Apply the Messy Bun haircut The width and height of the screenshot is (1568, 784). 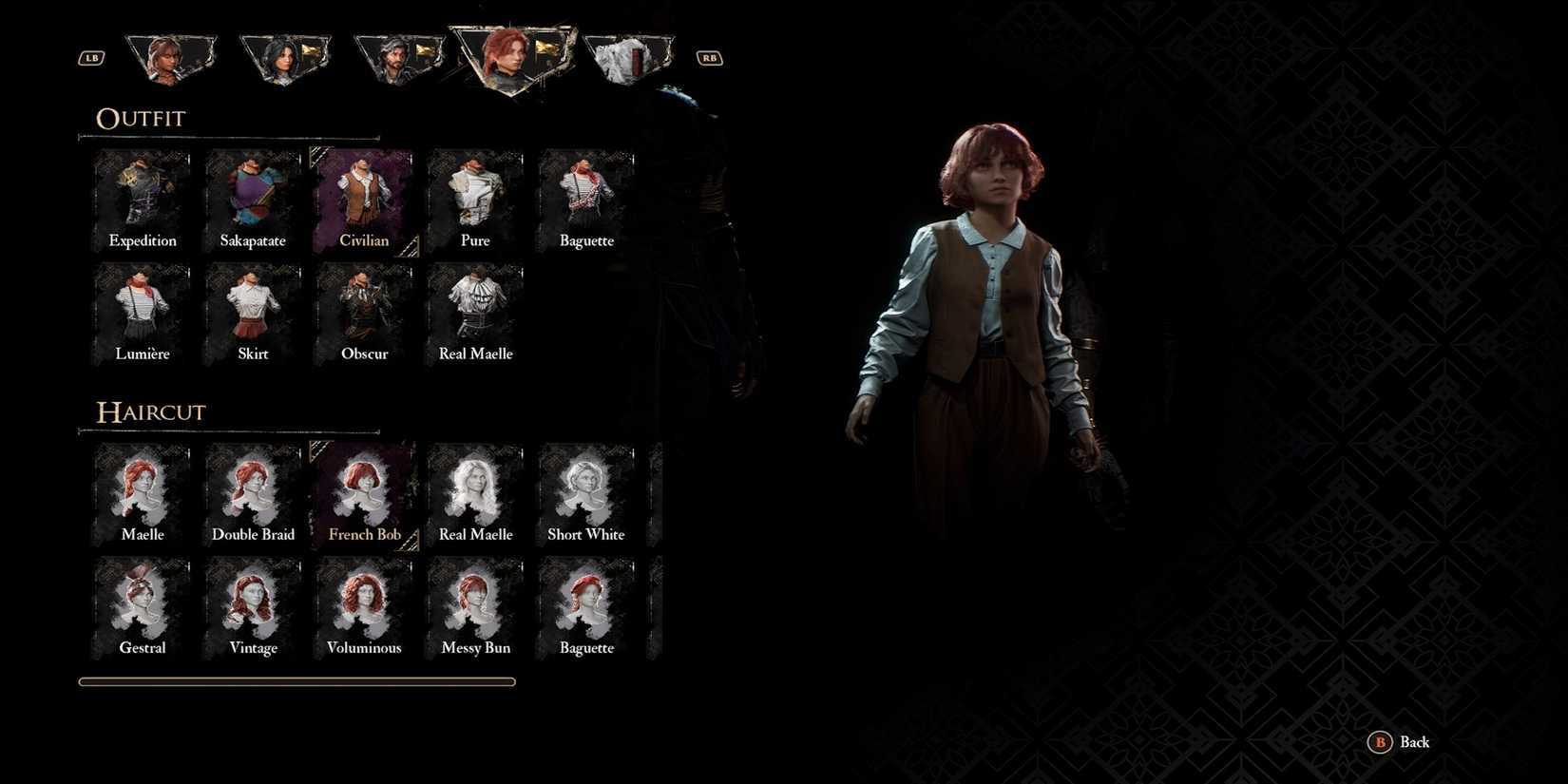475,602
